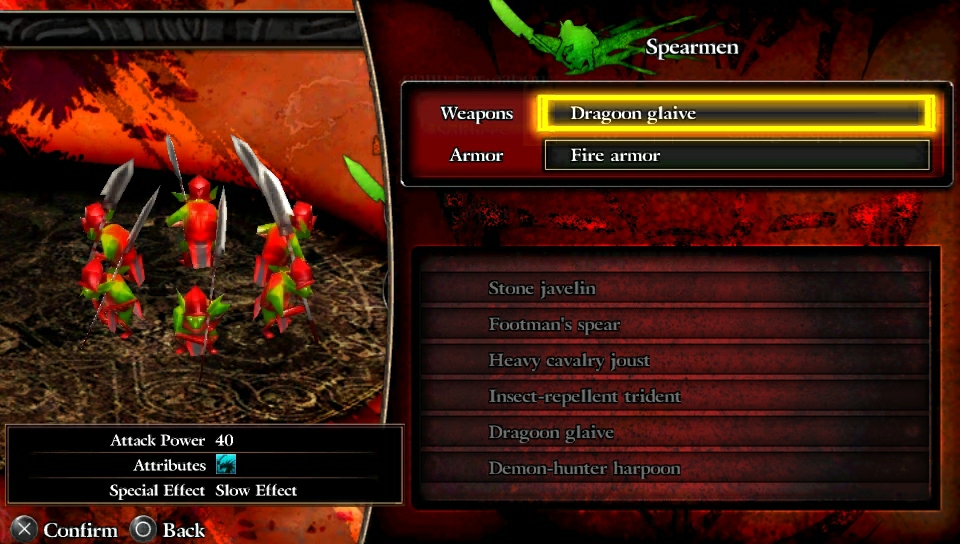Choose the Dragoon glaive list row
The width and height of the screenshot is (960, 544).
[x=675, y=433]
